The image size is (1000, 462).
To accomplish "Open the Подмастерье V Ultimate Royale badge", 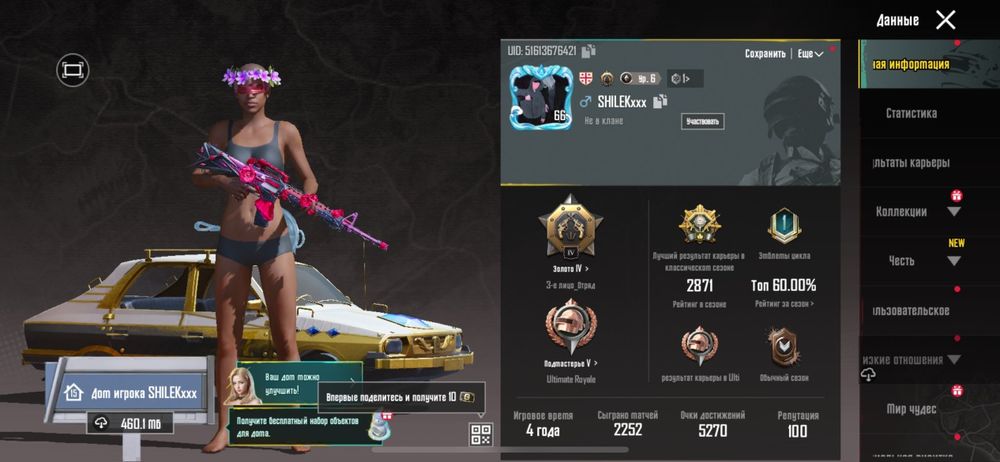I will 569,332.
